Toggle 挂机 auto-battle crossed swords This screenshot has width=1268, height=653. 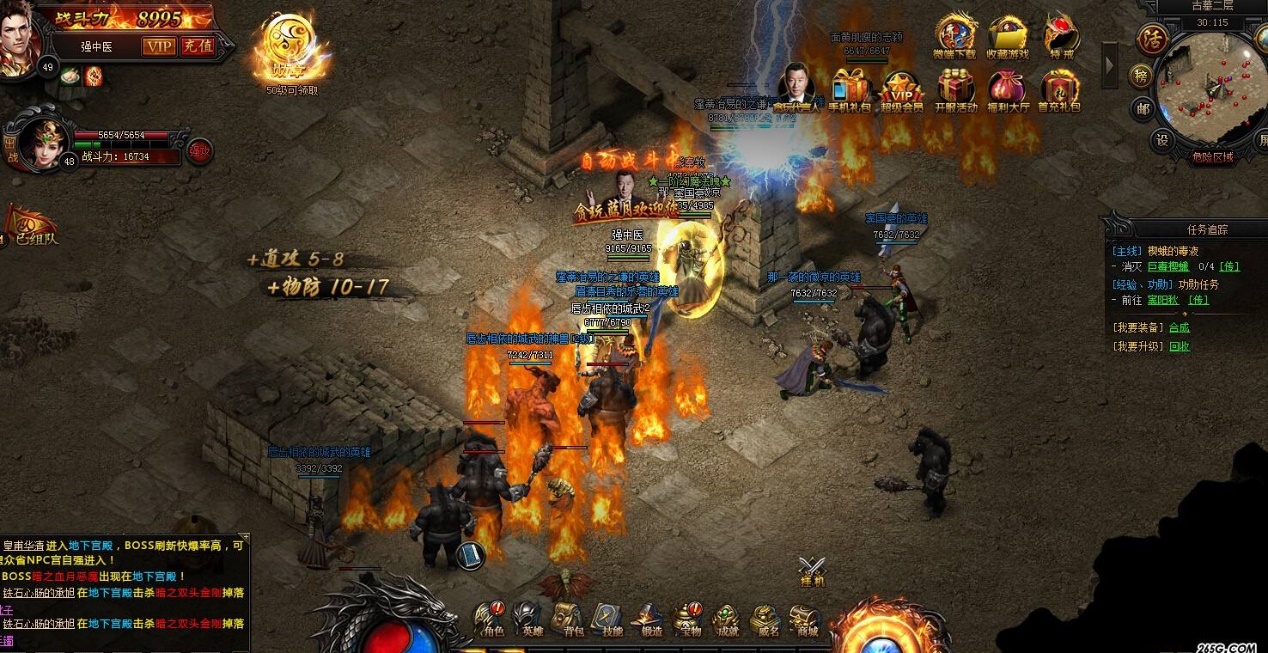click(x=812, y=570)
